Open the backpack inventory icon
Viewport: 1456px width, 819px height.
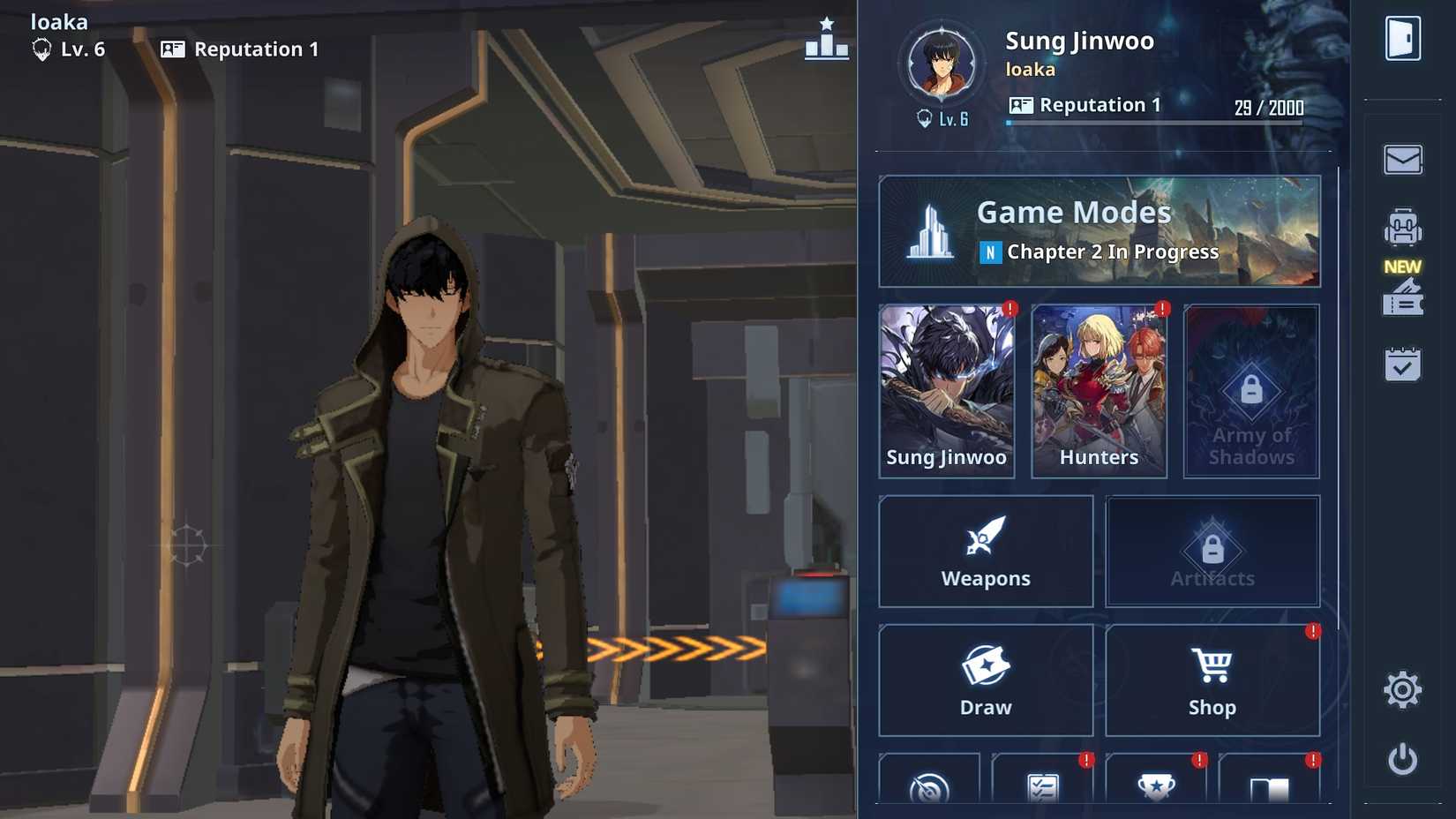[x=1404, y=227]
